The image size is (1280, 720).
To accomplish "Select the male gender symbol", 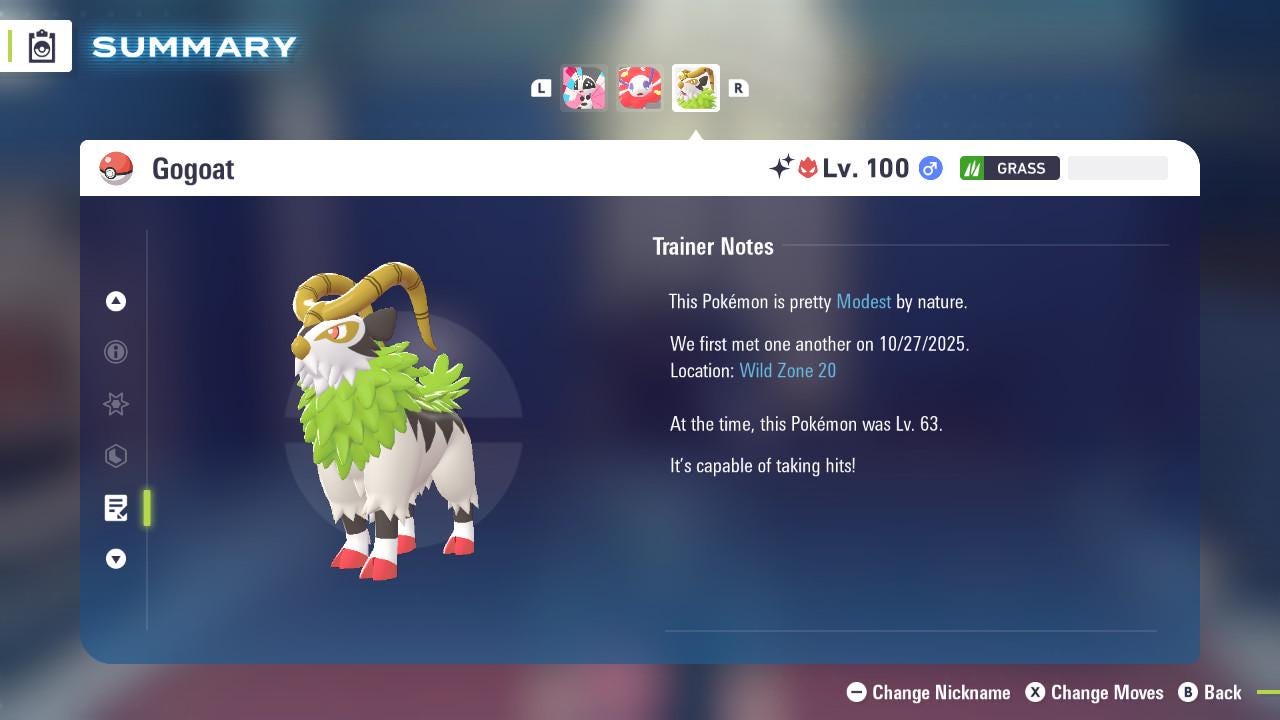I will [929, 168].
